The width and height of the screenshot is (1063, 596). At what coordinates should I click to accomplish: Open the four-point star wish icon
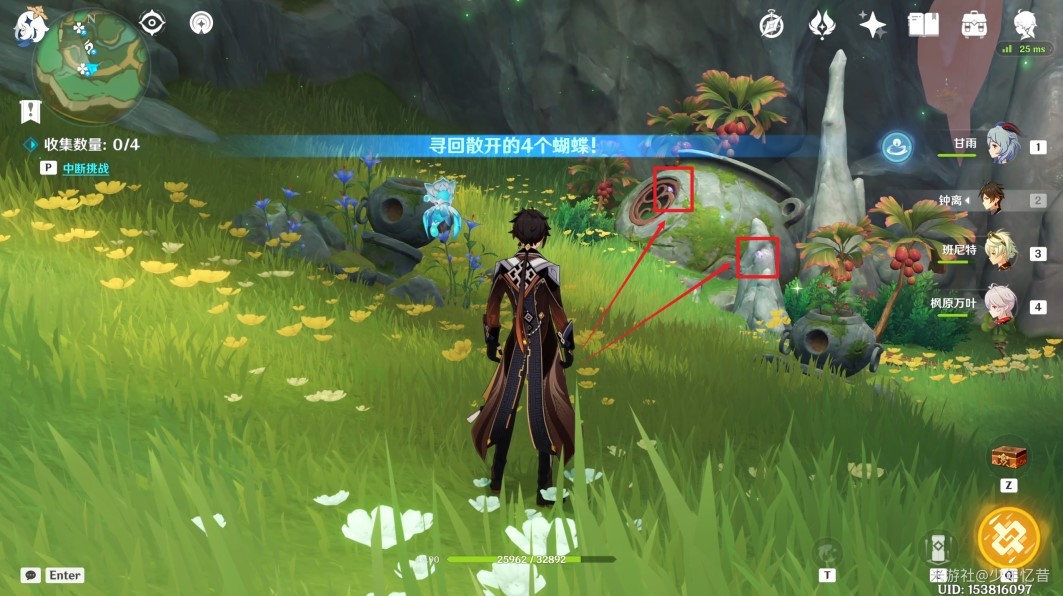pyautogui.click(x=872, y=25)
